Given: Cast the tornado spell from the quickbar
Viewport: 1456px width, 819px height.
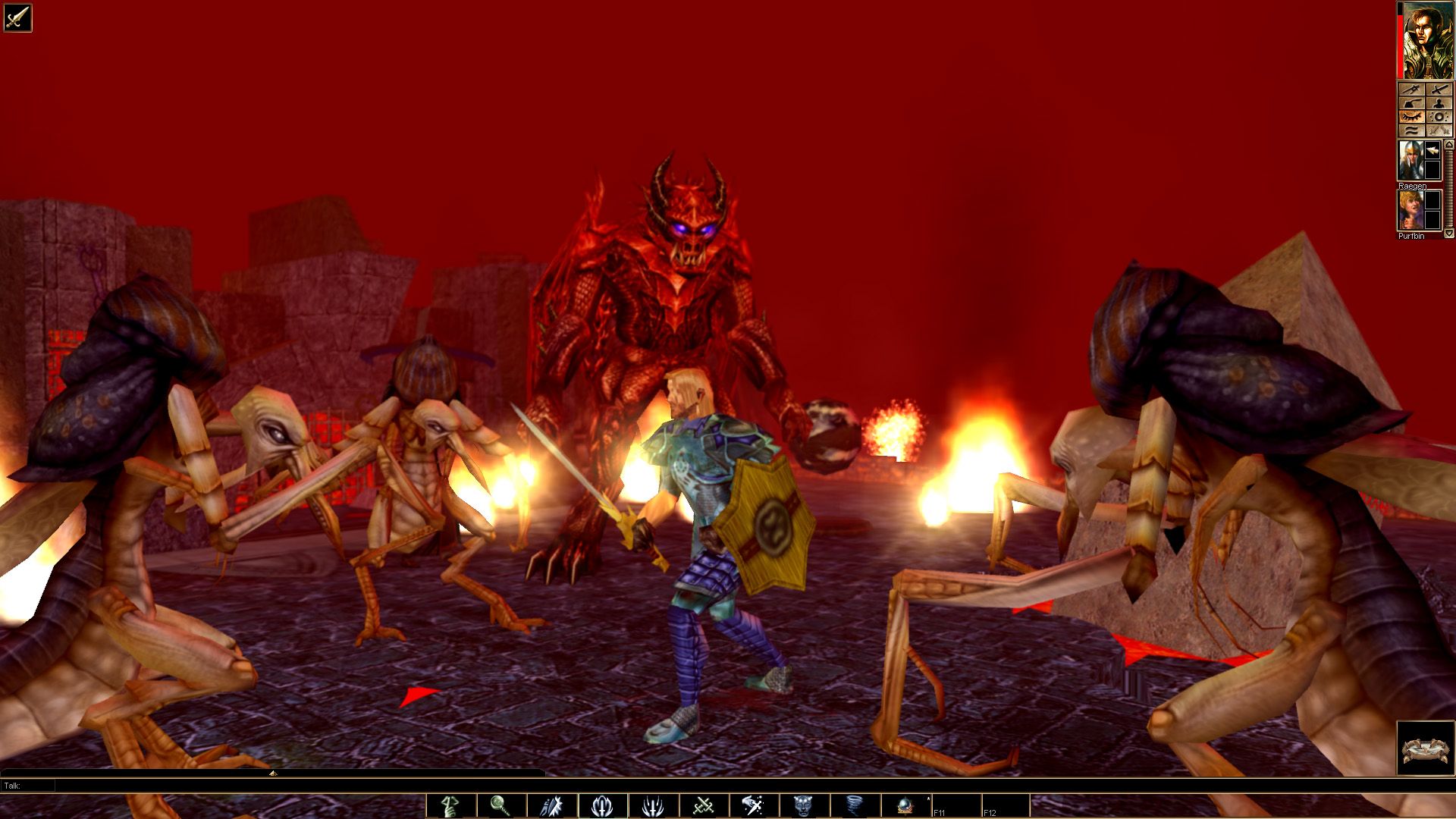Looking at the screenshot, I should (x=853, y=805).
